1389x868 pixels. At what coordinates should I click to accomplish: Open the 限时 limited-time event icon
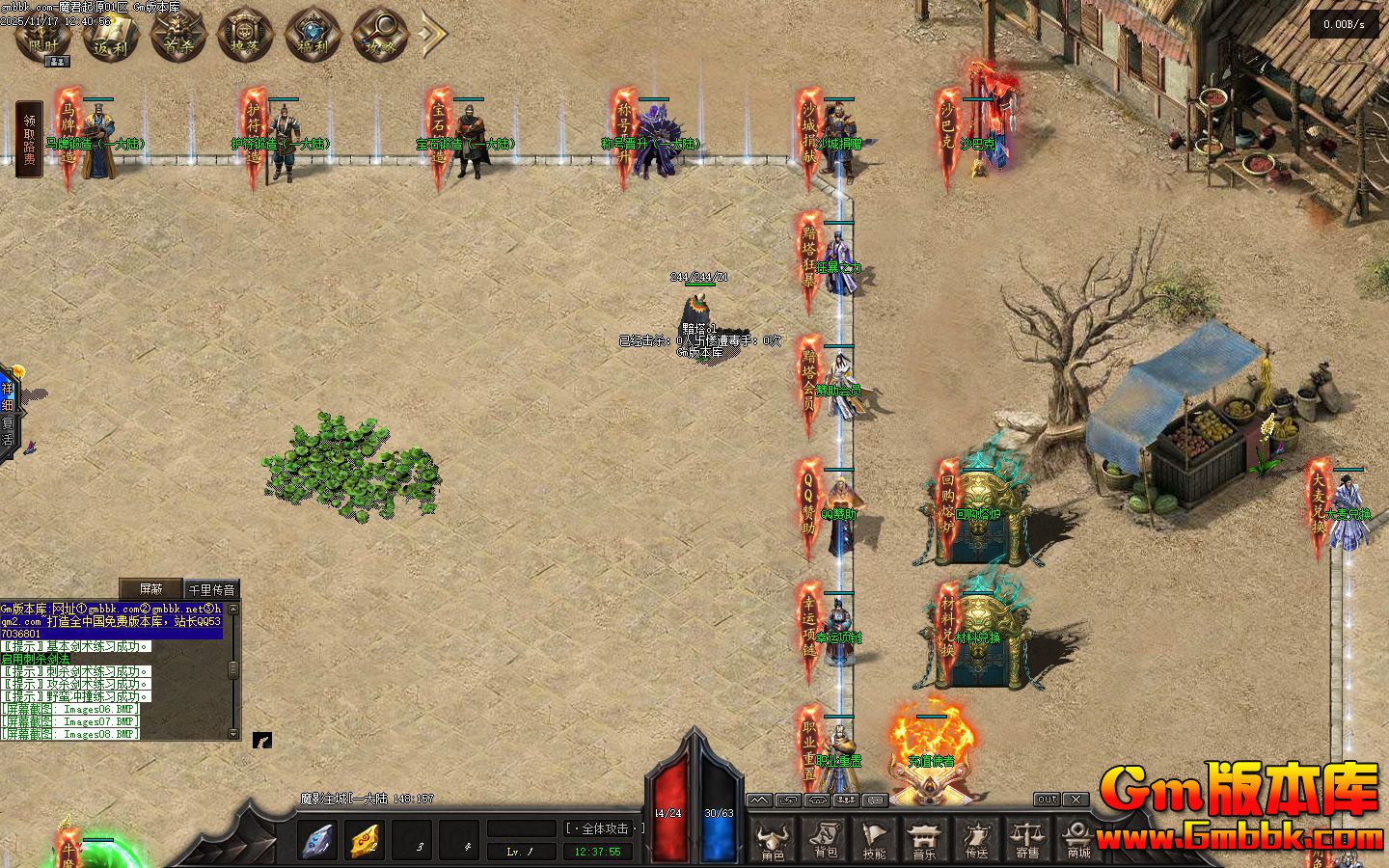[43, 38]
